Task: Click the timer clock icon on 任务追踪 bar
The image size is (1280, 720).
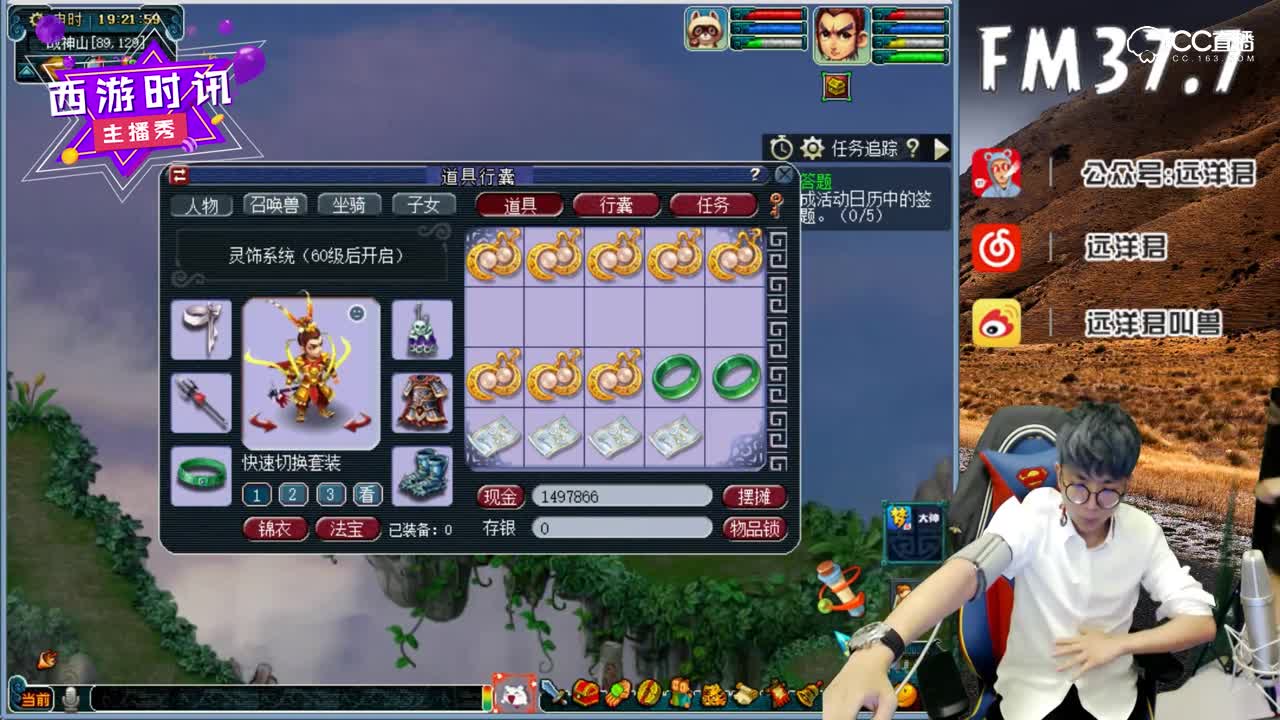Action: (x=783, y=146)
